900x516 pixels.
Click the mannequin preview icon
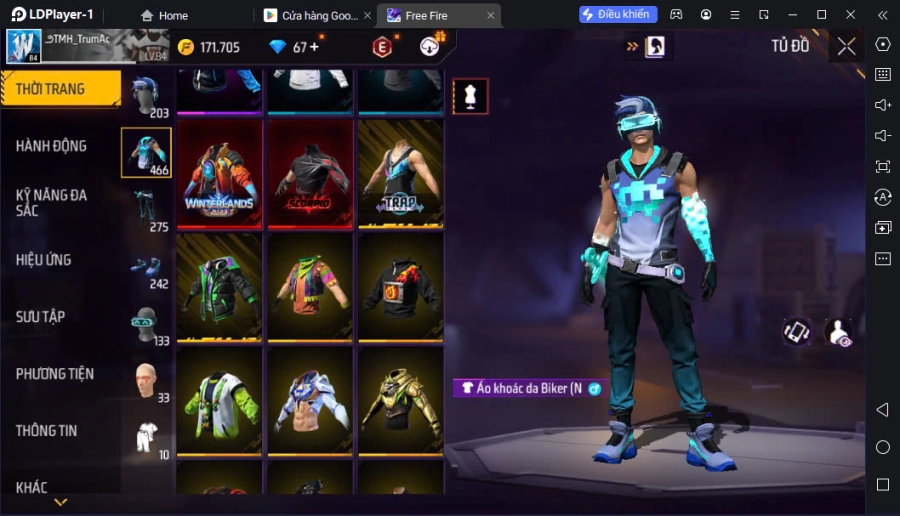[470, 96]
